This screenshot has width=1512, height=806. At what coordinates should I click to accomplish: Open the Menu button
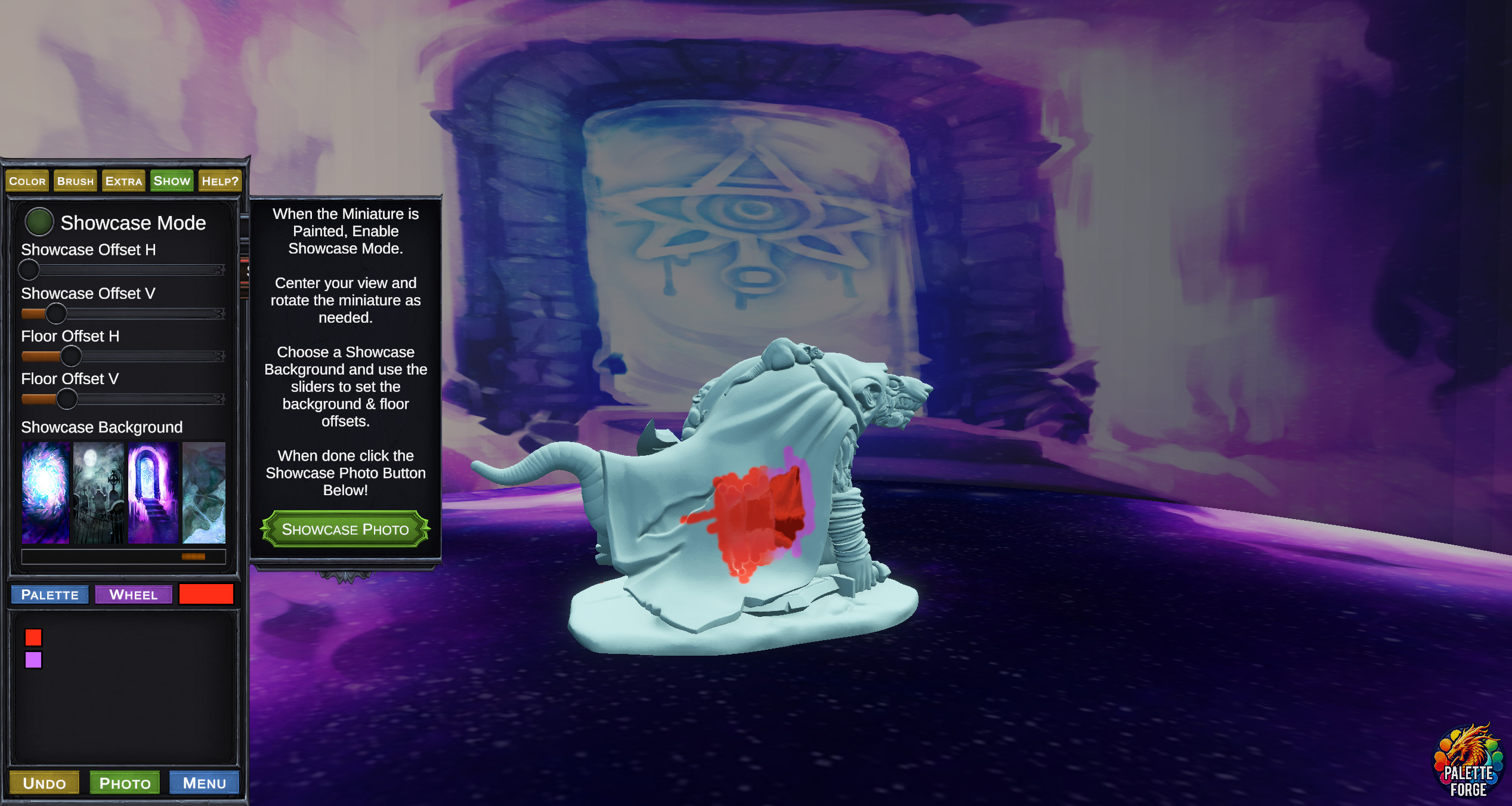tap(204, 783)
